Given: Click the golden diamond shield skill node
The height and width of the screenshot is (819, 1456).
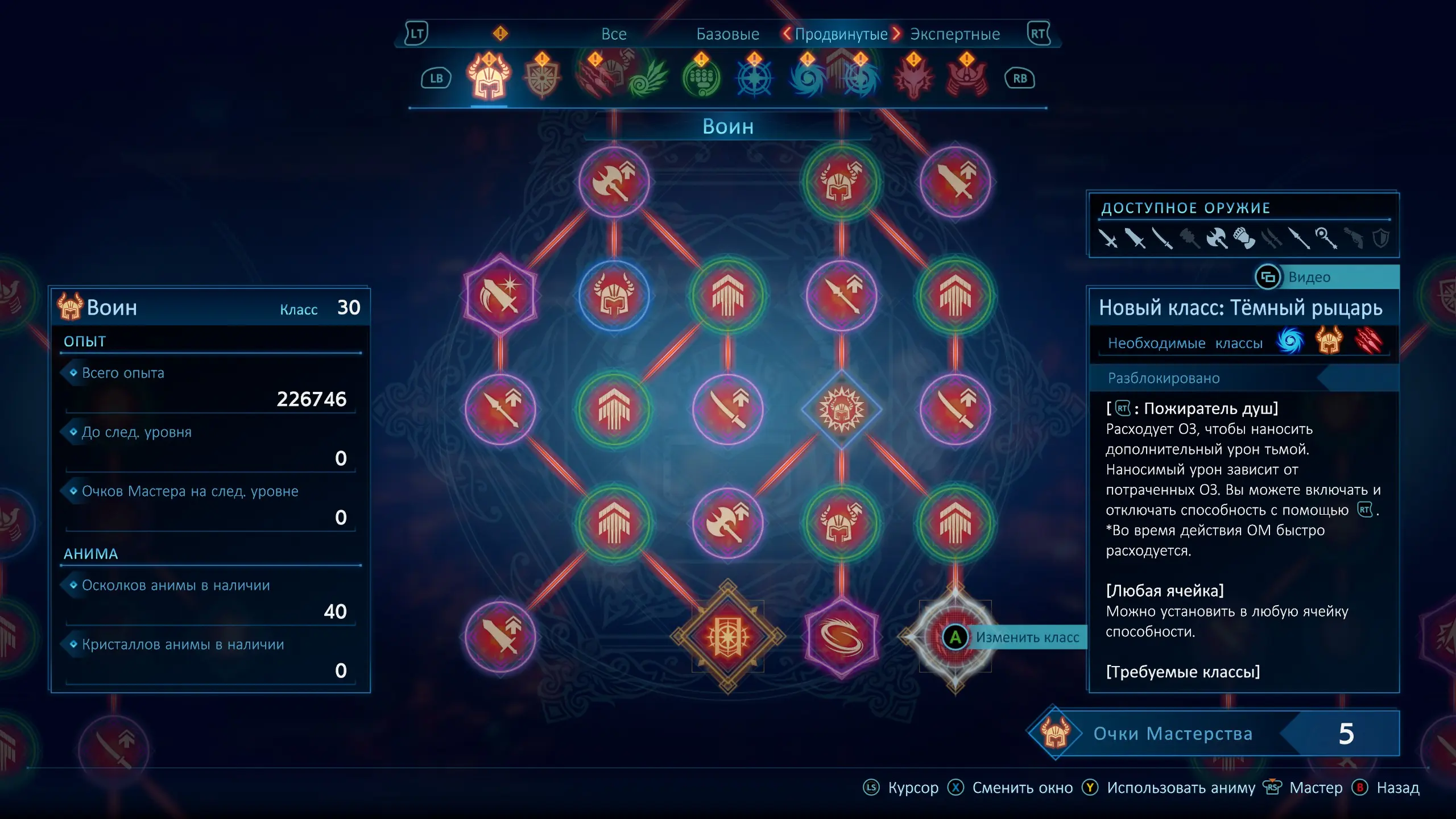Looking at the screenshot, I should [727, 636].
